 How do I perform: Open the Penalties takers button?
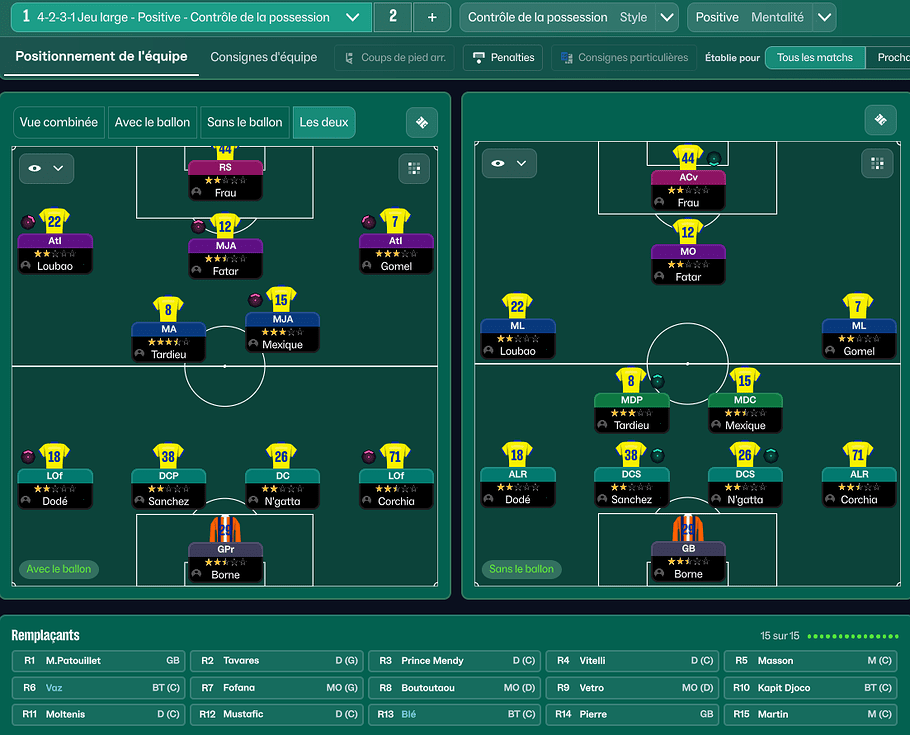pyautogui.click(x=504, y=57)
